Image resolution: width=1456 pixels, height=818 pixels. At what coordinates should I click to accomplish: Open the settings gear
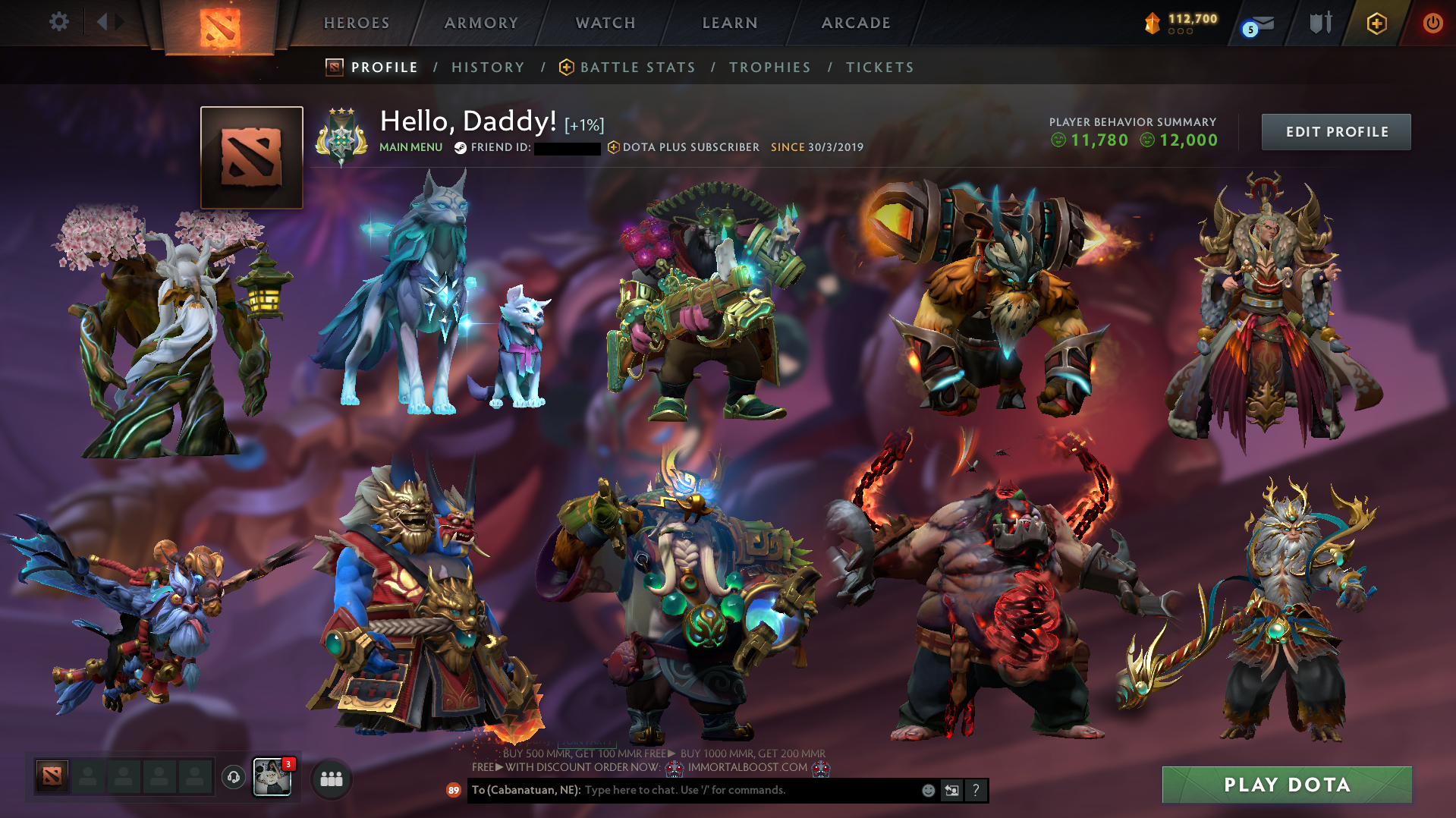pos(59,22)
